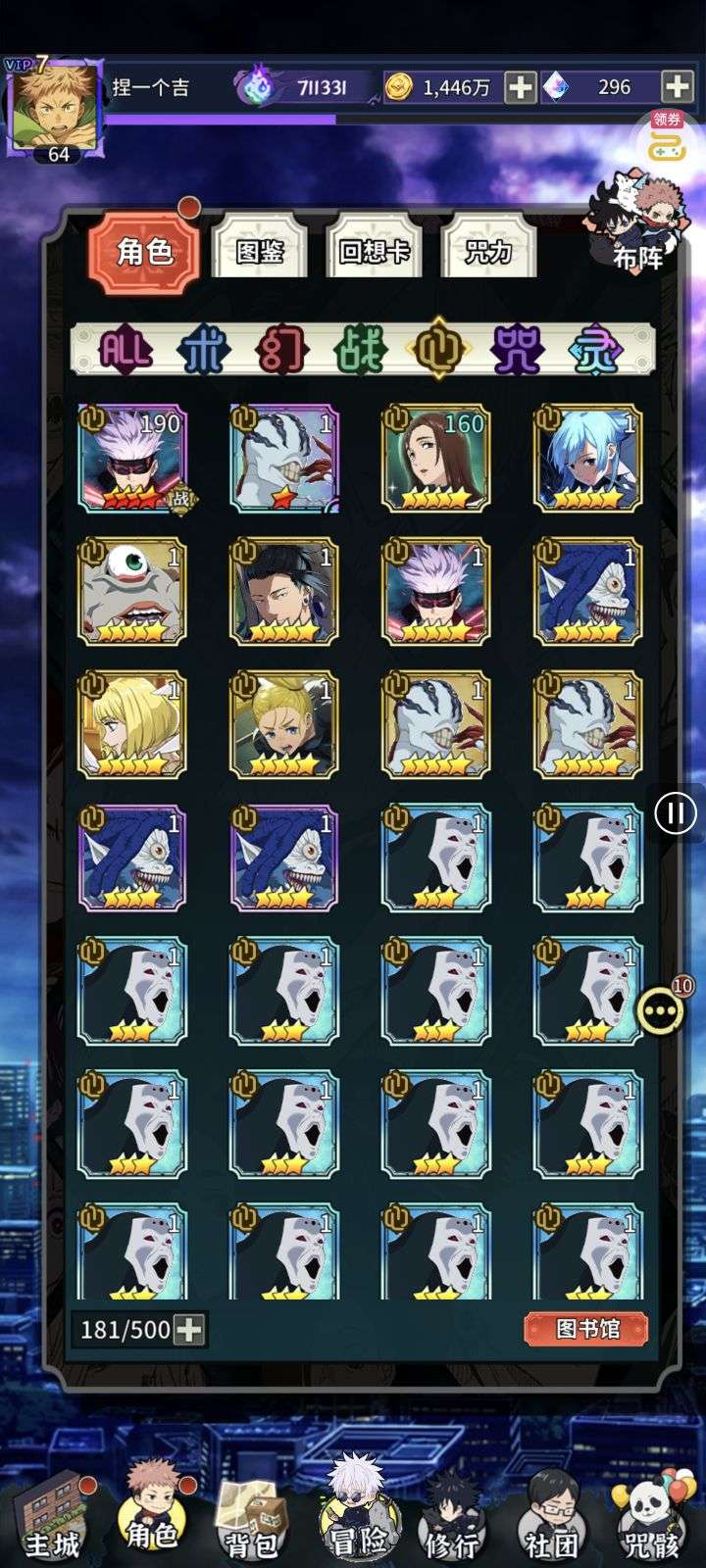The height and width of the screenshot is (1568, 706).
Task: Show ALL character types filter
Action: pyautogui.click(x=126, y=350)
